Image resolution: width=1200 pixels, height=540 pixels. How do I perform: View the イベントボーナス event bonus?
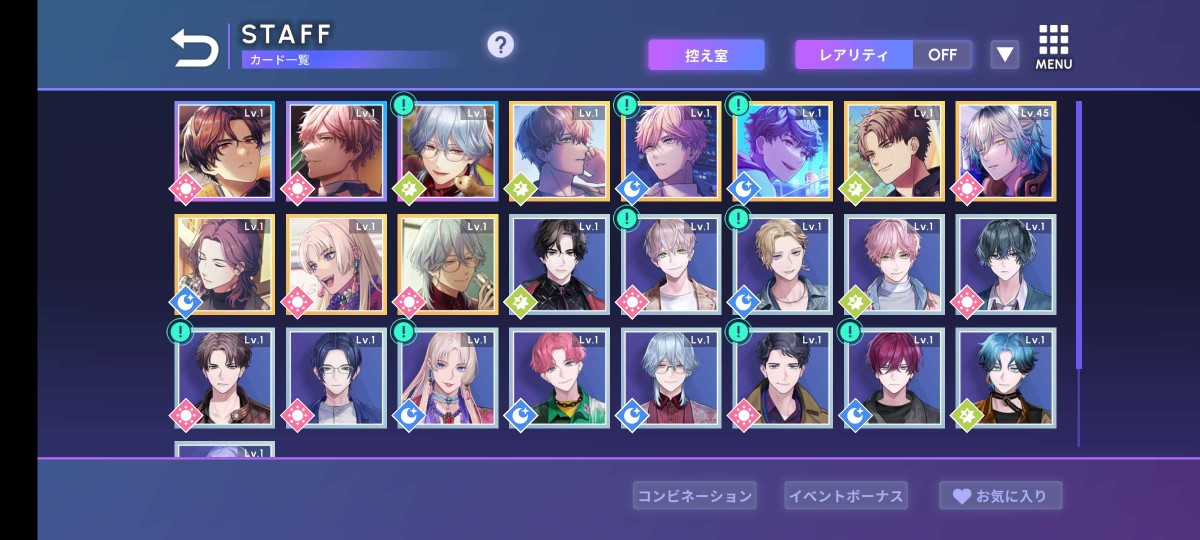point(846,495)
